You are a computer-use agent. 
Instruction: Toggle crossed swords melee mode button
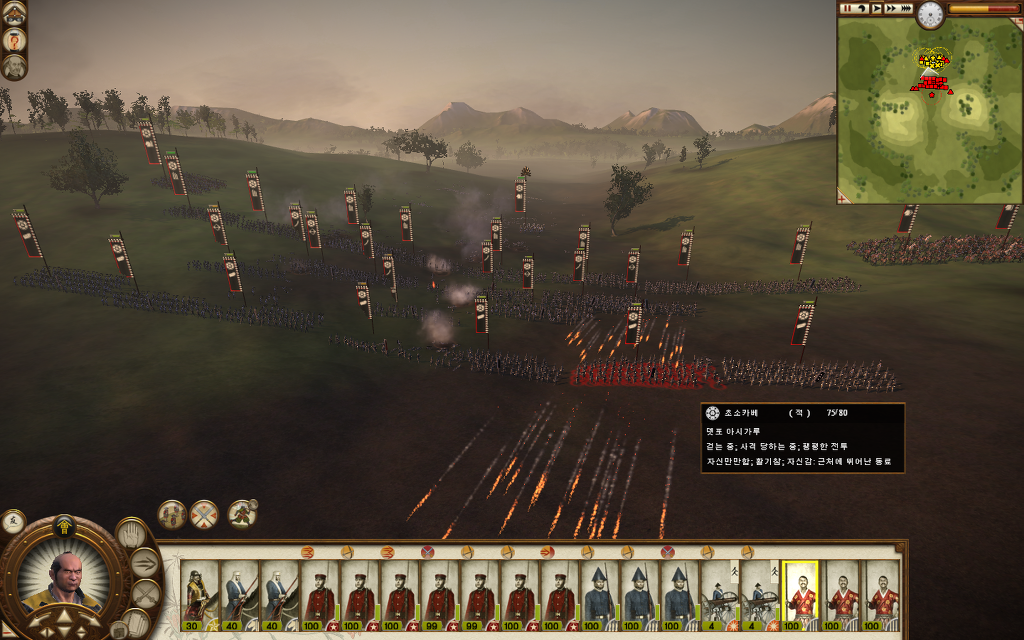[146, 594]
